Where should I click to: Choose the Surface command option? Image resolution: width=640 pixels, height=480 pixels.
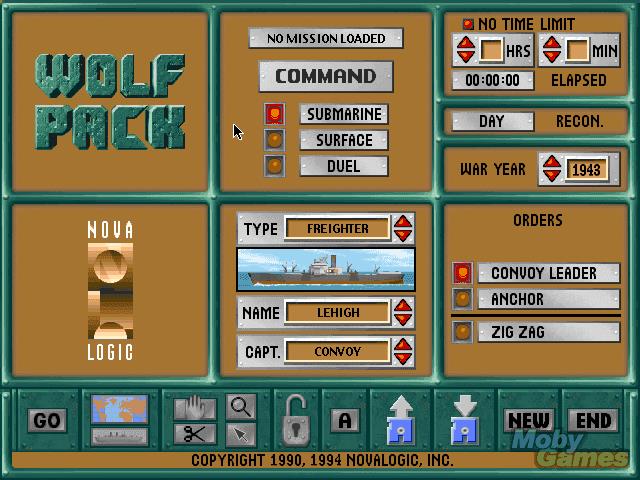(x=275, y=140)
